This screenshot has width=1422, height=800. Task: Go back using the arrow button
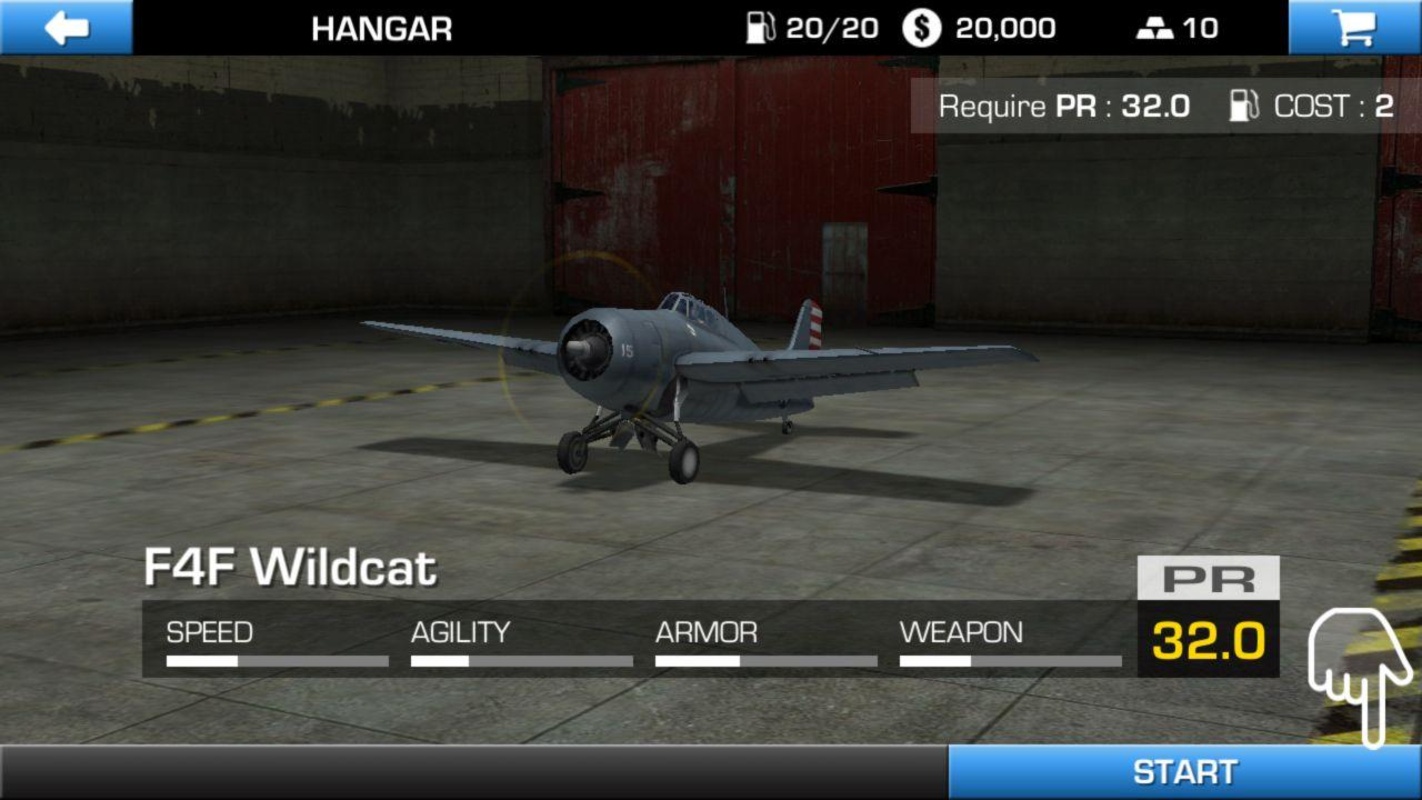click(x=66, y=27)
